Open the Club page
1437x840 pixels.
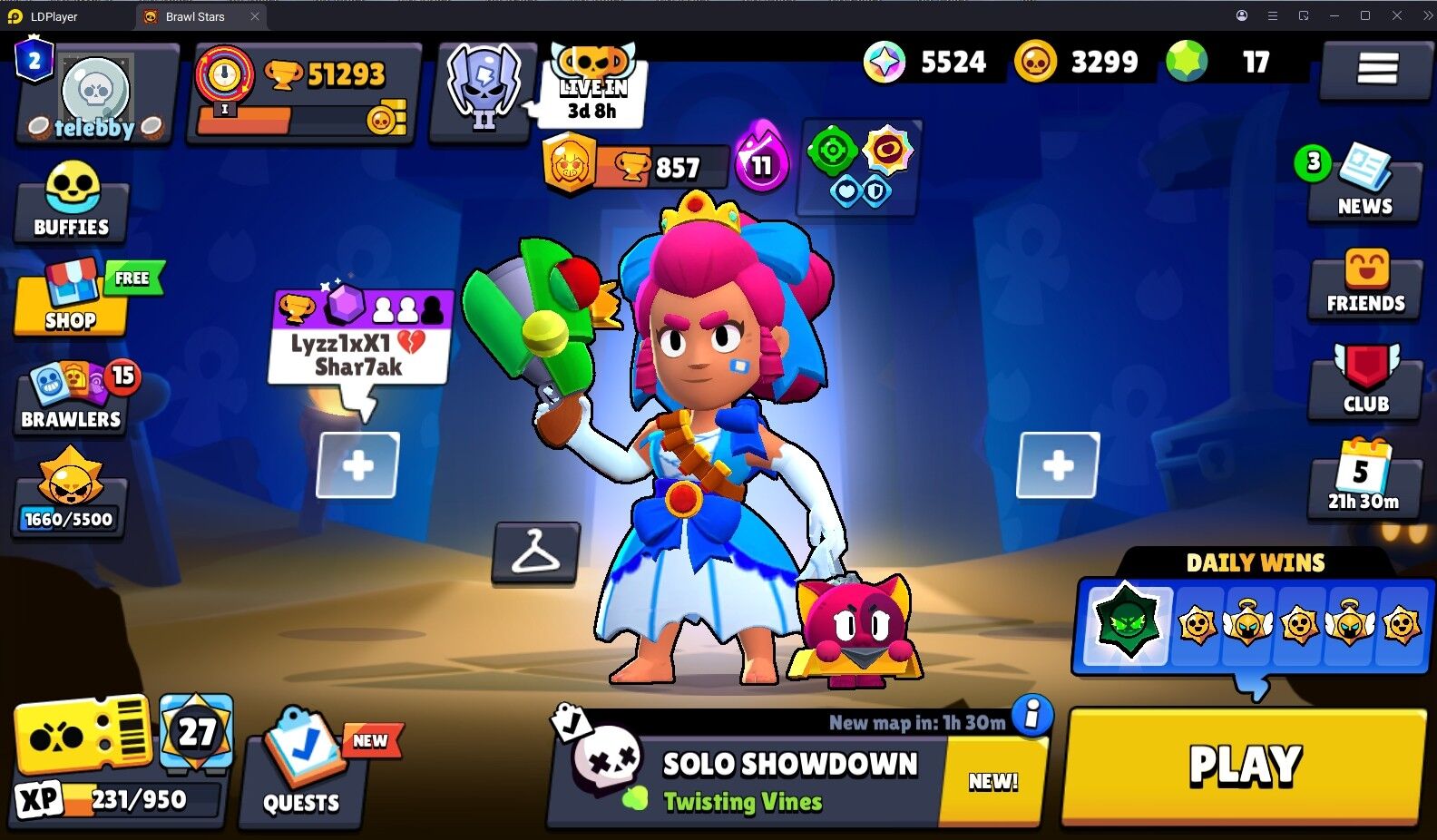1364,385
